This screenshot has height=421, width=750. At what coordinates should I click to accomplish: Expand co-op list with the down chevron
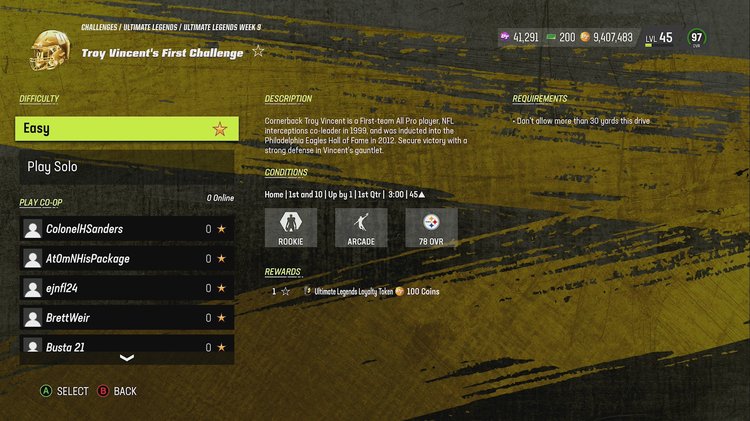point(127,358)
